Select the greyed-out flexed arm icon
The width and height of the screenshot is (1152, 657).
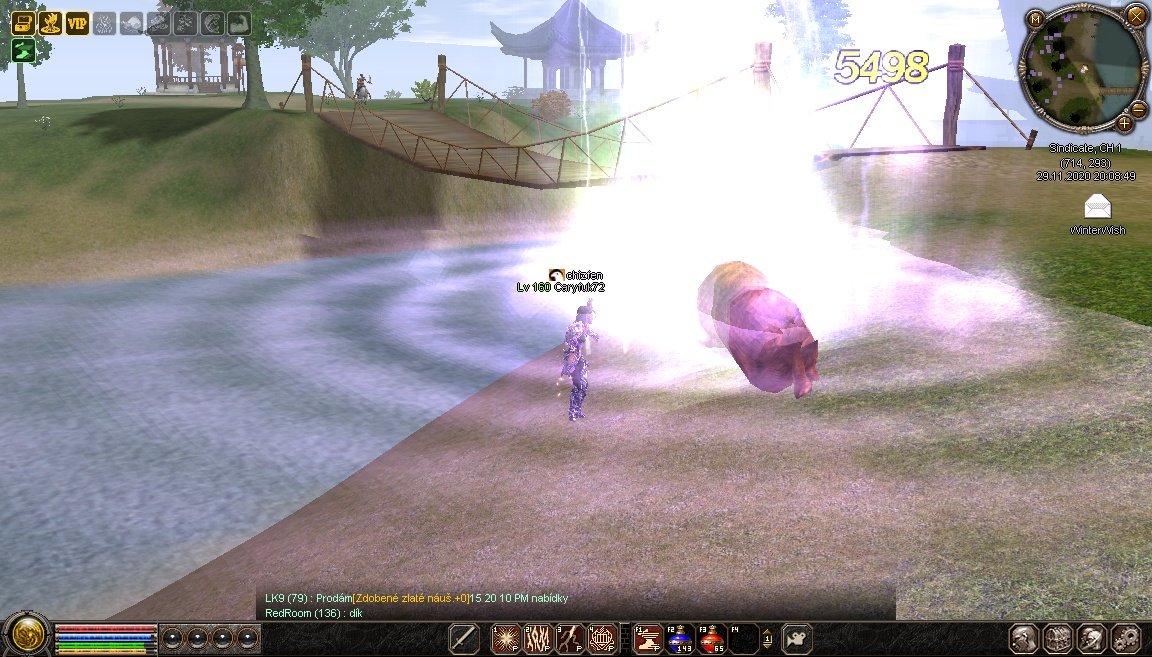pos(239,24)
